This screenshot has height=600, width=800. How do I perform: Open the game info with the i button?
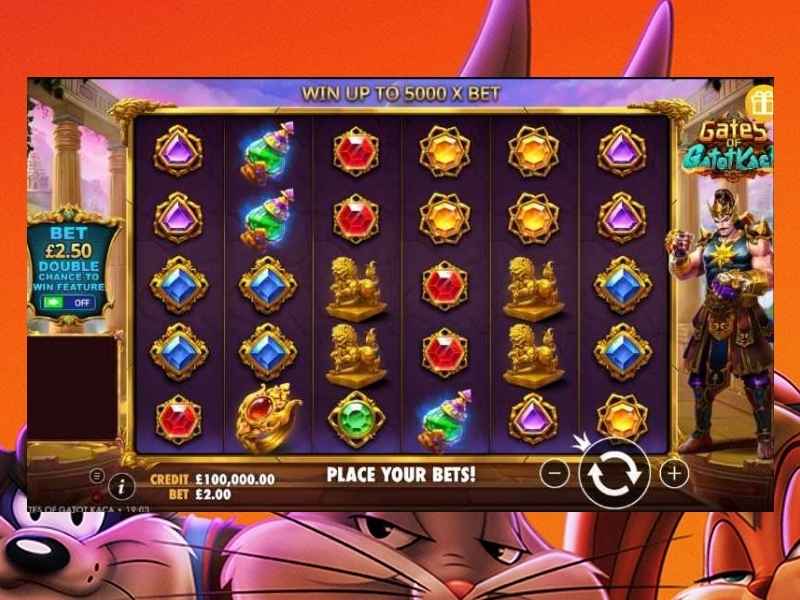122,487
